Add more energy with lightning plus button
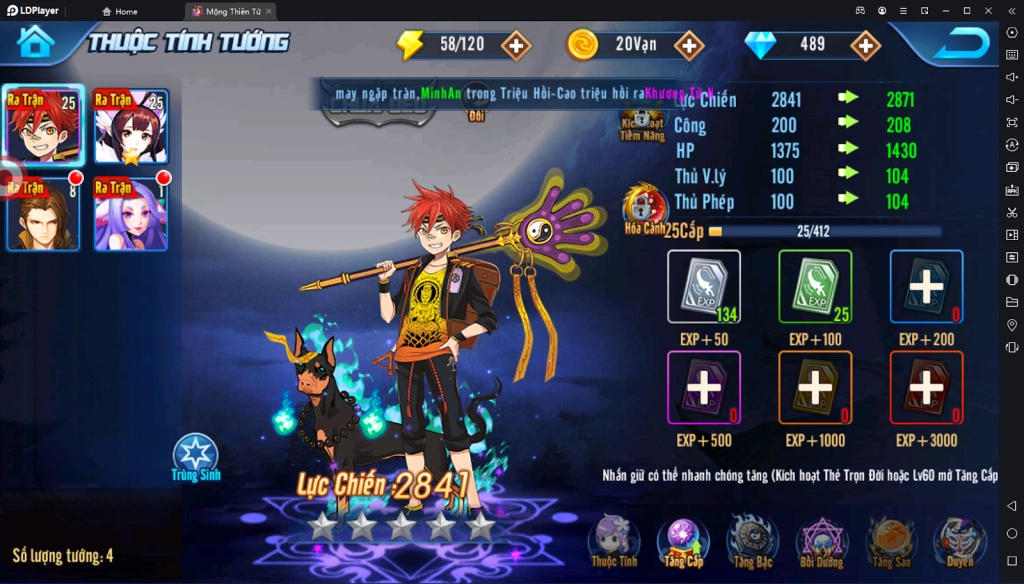 (x=516, y=45)
